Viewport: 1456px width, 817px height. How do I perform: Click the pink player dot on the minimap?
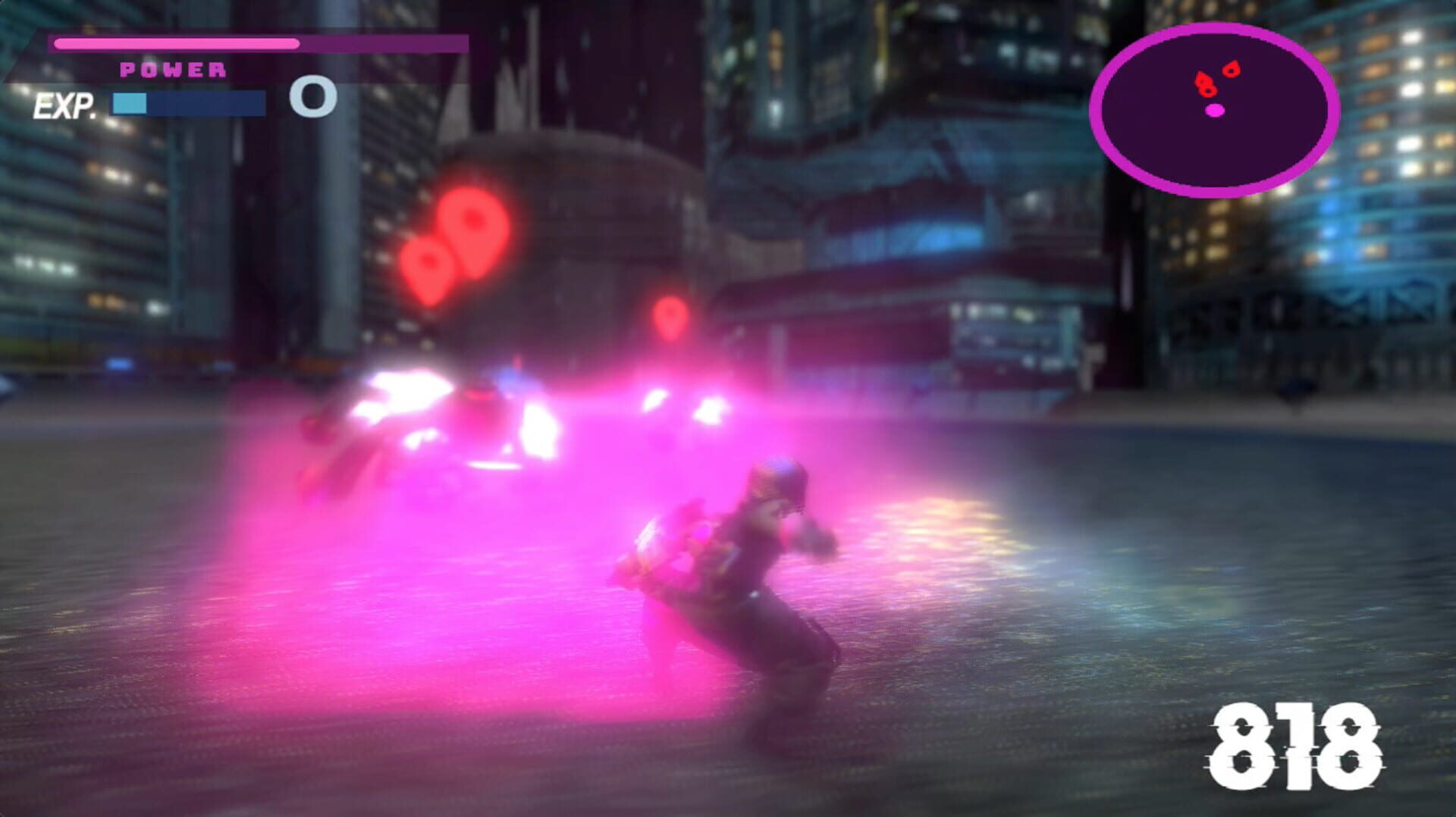(1216, 111)
